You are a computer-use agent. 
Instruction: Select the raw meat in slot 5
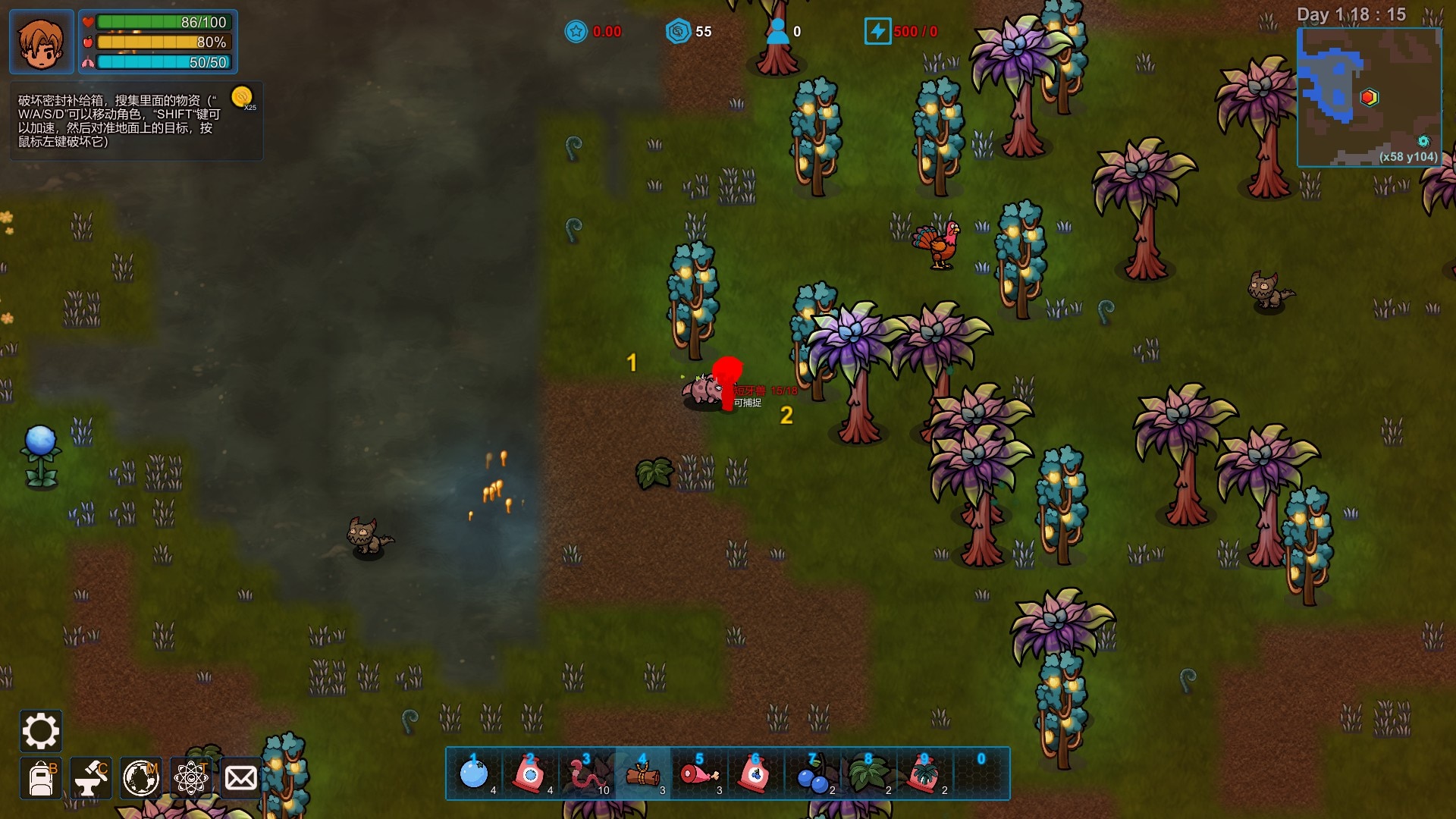[x=699, y=774]
